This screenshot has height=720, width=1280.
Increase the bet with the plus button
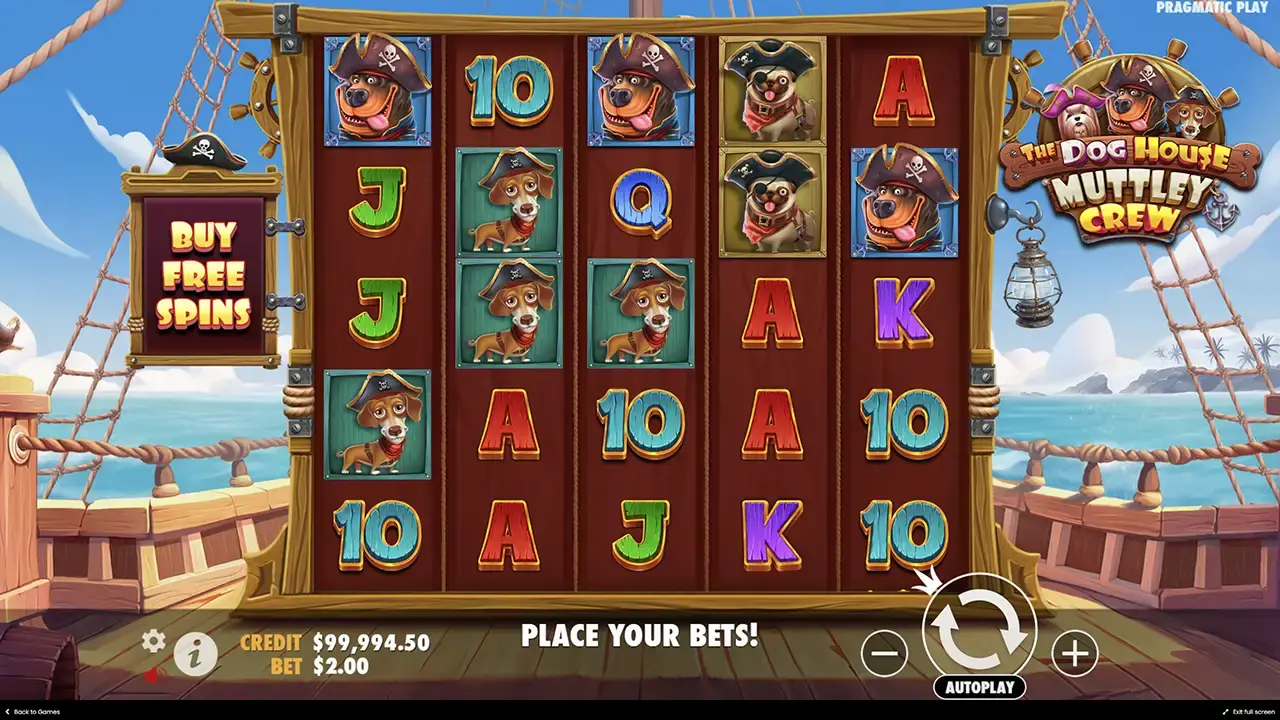click(1074, 654)
